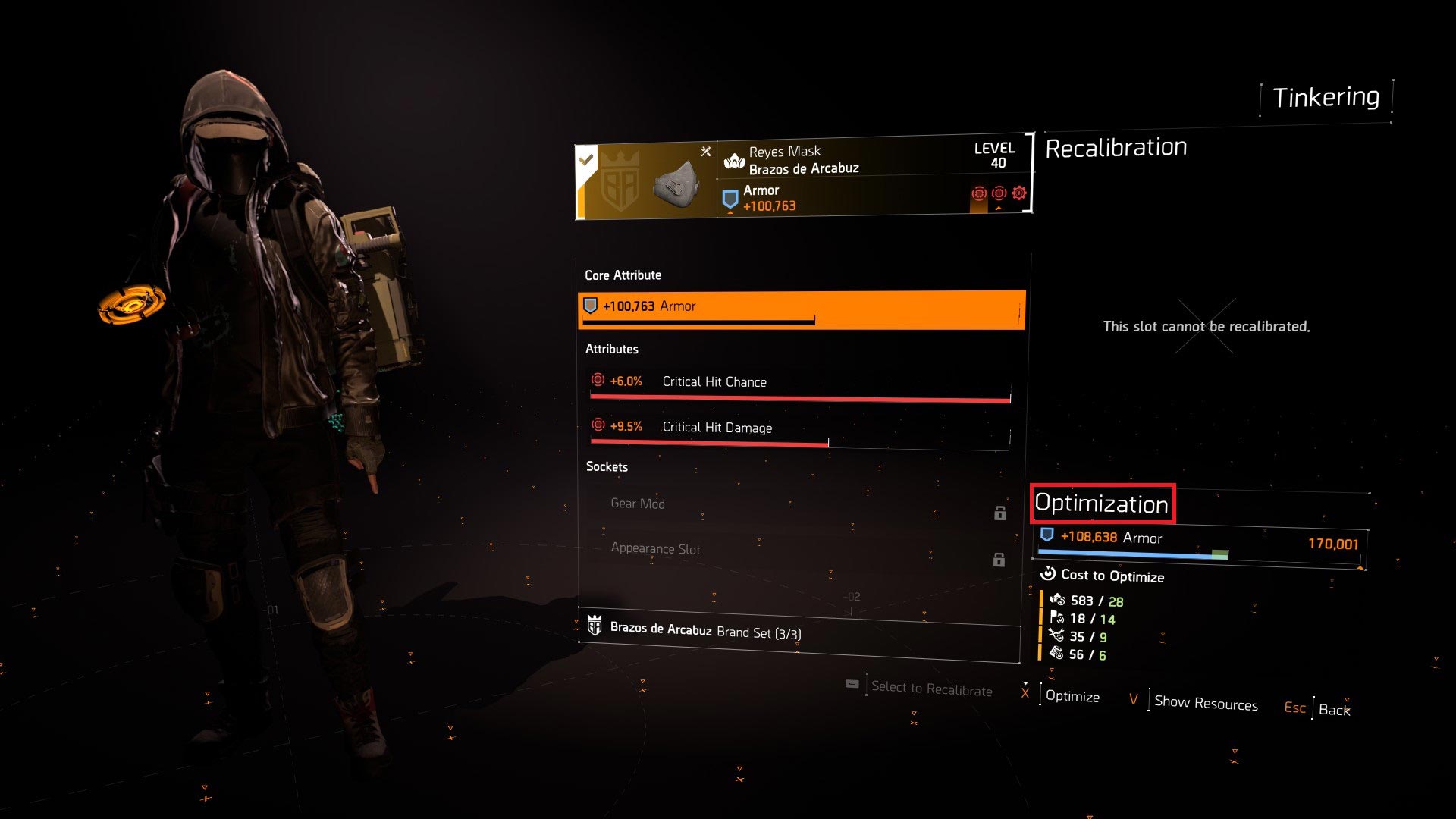Select the Reyes Mask item card
Screen dimensions: 1456x819
coord(802,179)
